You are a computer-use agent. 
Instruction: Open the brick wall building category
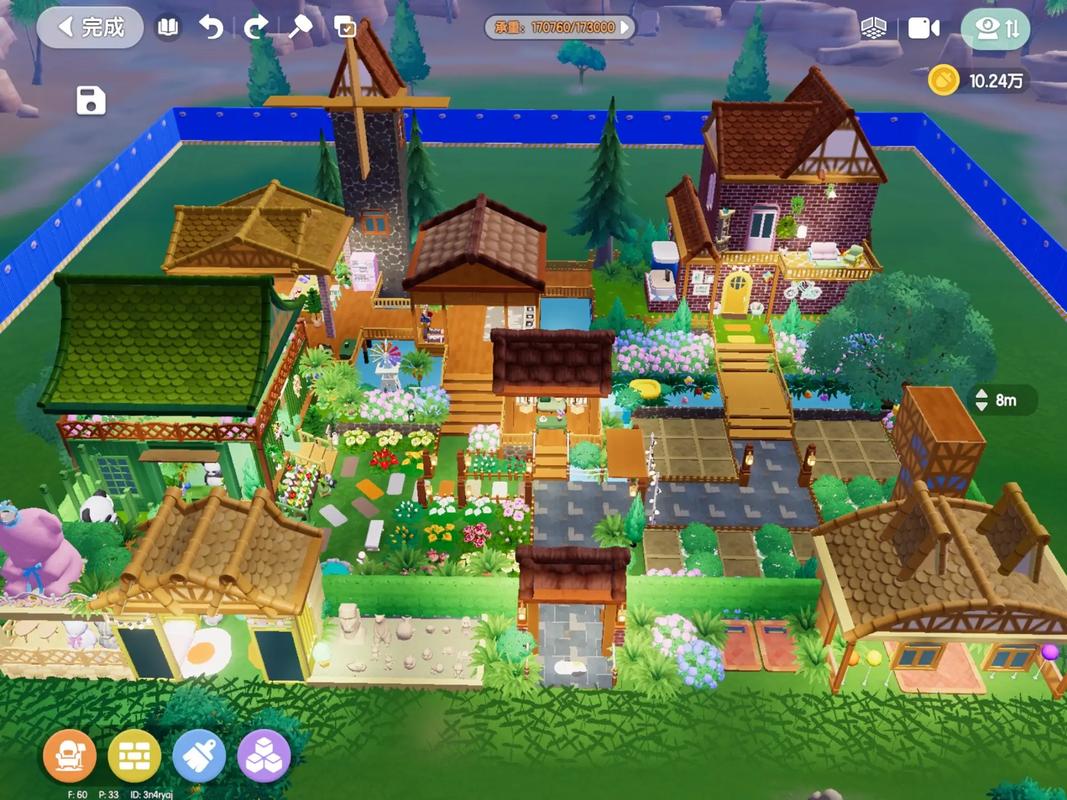click(134, 757)
